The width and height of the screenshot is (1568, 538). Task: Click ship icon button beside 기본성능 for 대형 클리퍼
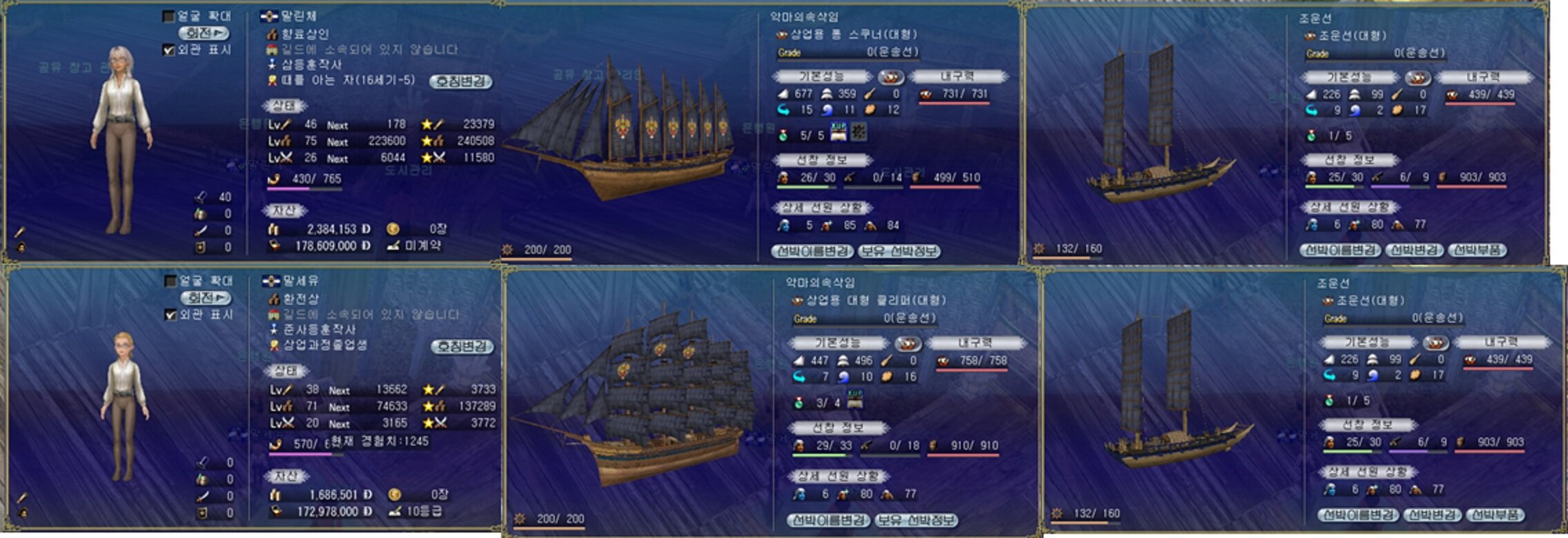(x=908, y=343)
